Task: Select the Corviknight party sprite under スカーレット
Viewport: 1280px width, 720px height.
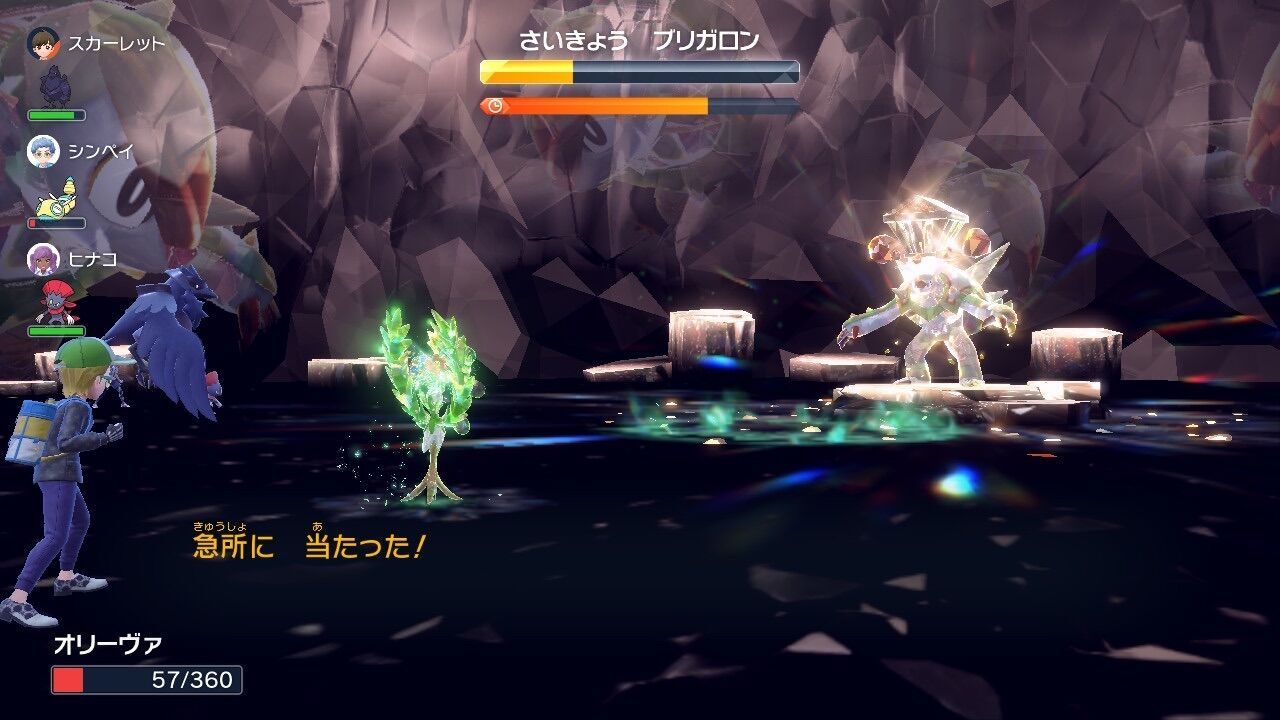Action: pyautogui.click(x=55, y=87)
